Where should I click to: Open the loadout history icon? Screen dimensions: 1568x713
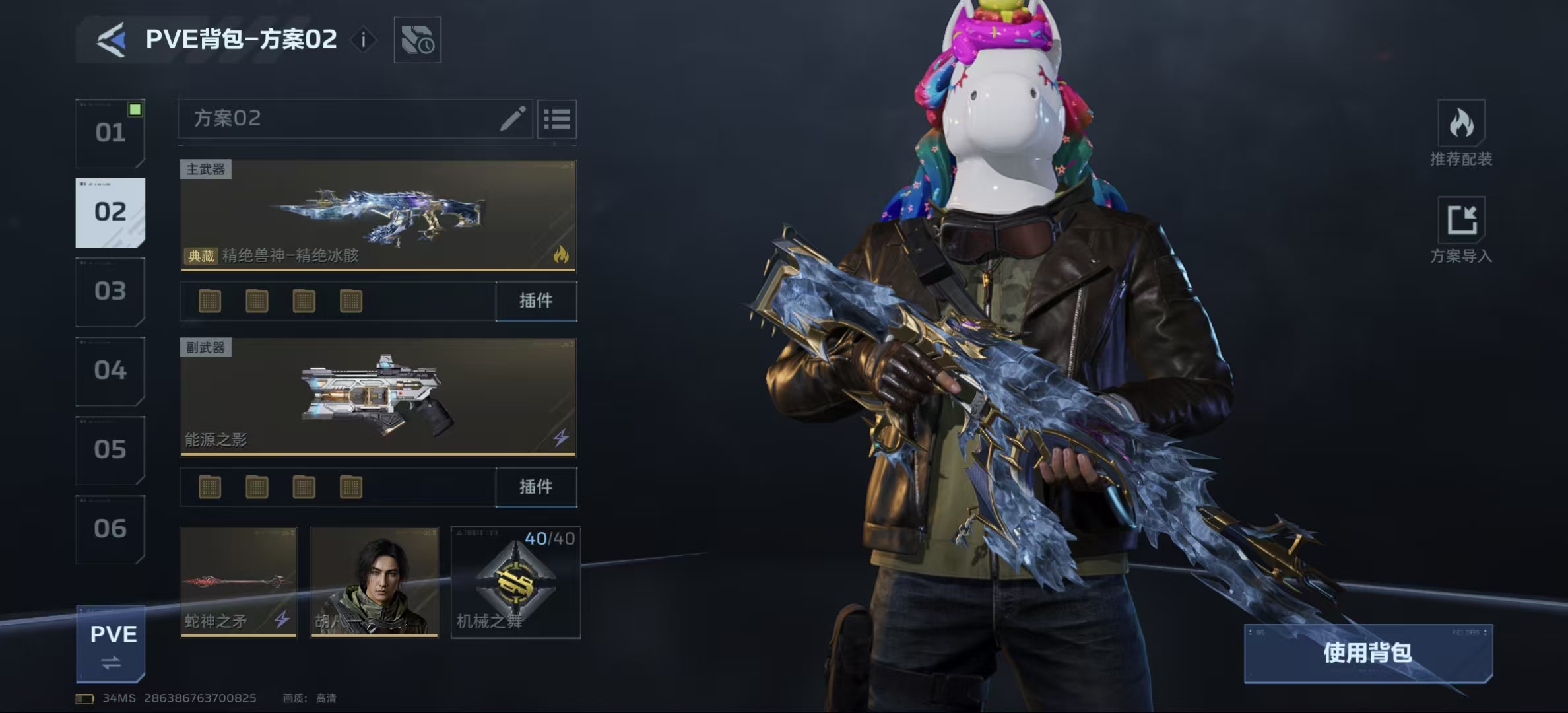[417, 40]
